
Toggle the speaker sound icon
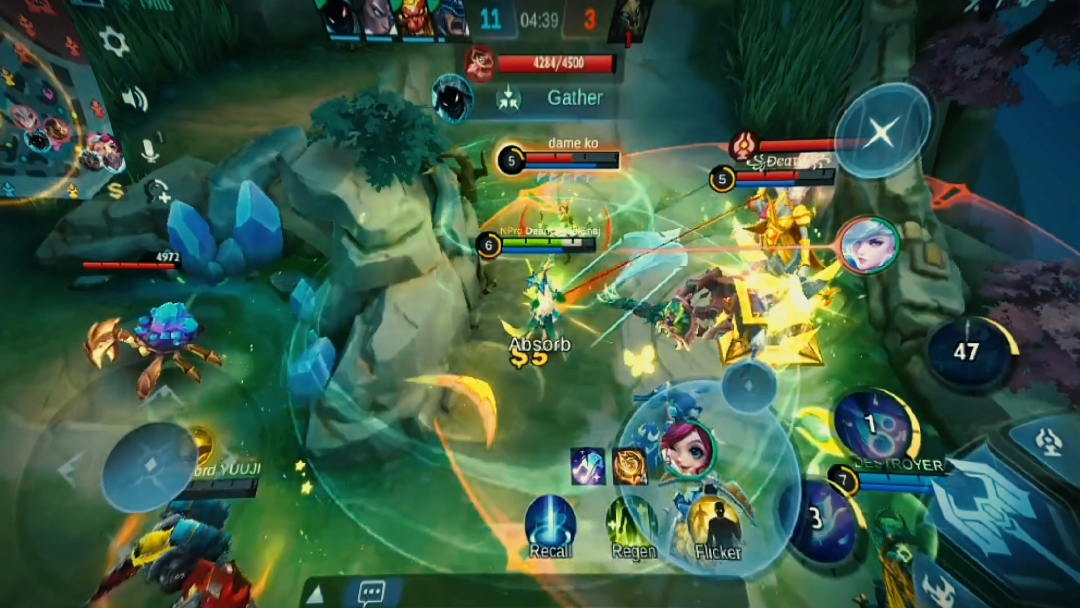point(134,98)
